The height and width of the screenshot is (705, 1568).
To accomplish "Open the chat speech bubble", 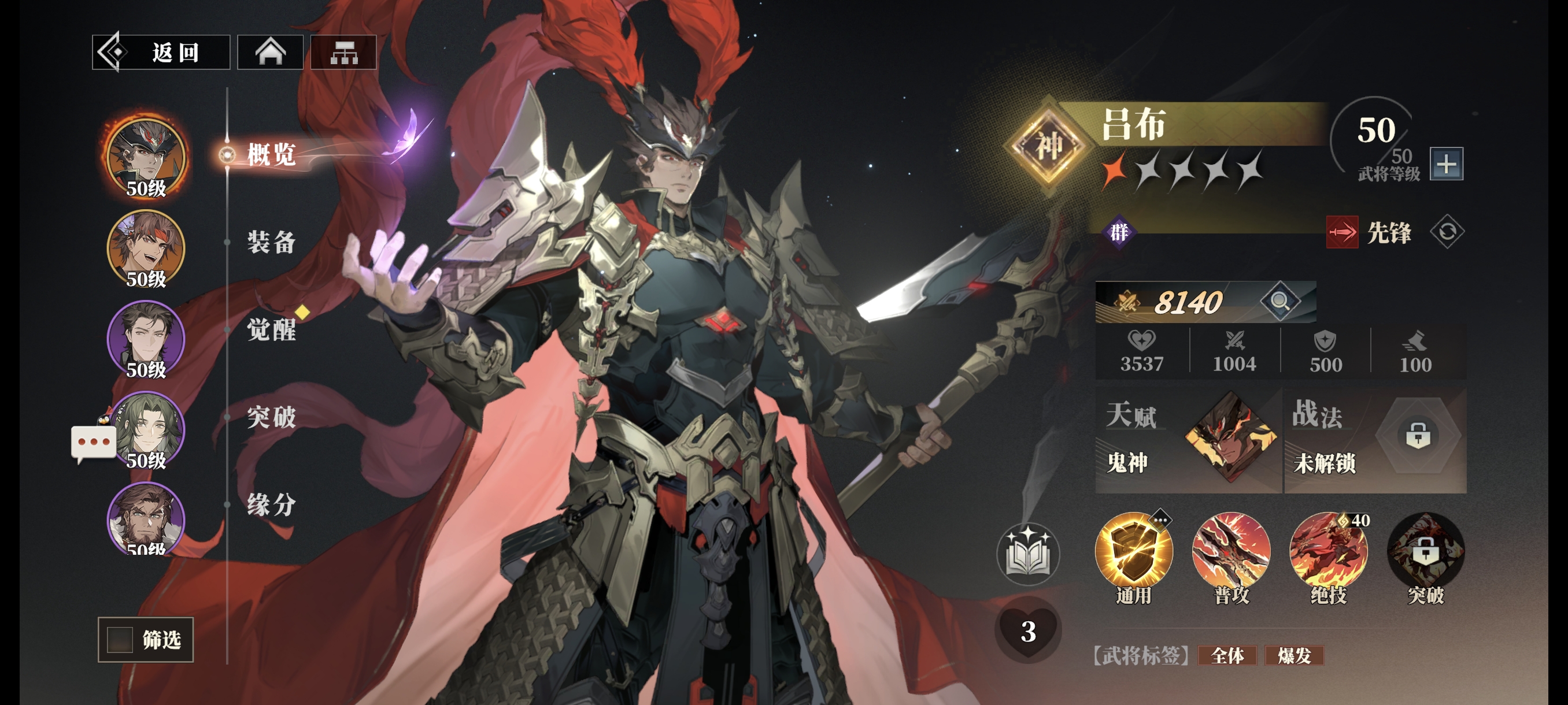I will pyautogui.click(x=93, y=442).
